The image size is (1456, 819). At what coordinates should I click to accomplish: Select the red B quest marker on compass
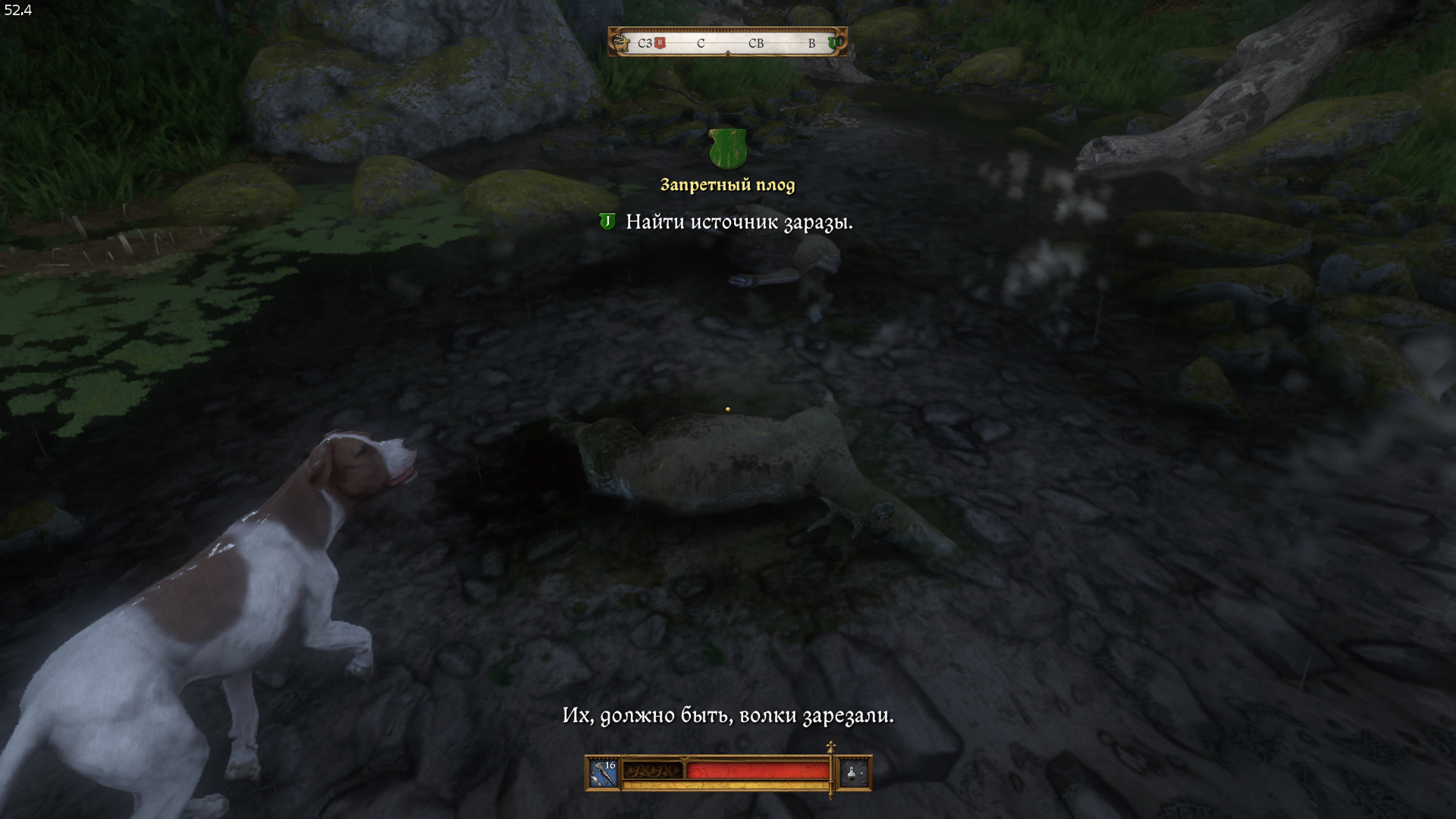[661, 43]
